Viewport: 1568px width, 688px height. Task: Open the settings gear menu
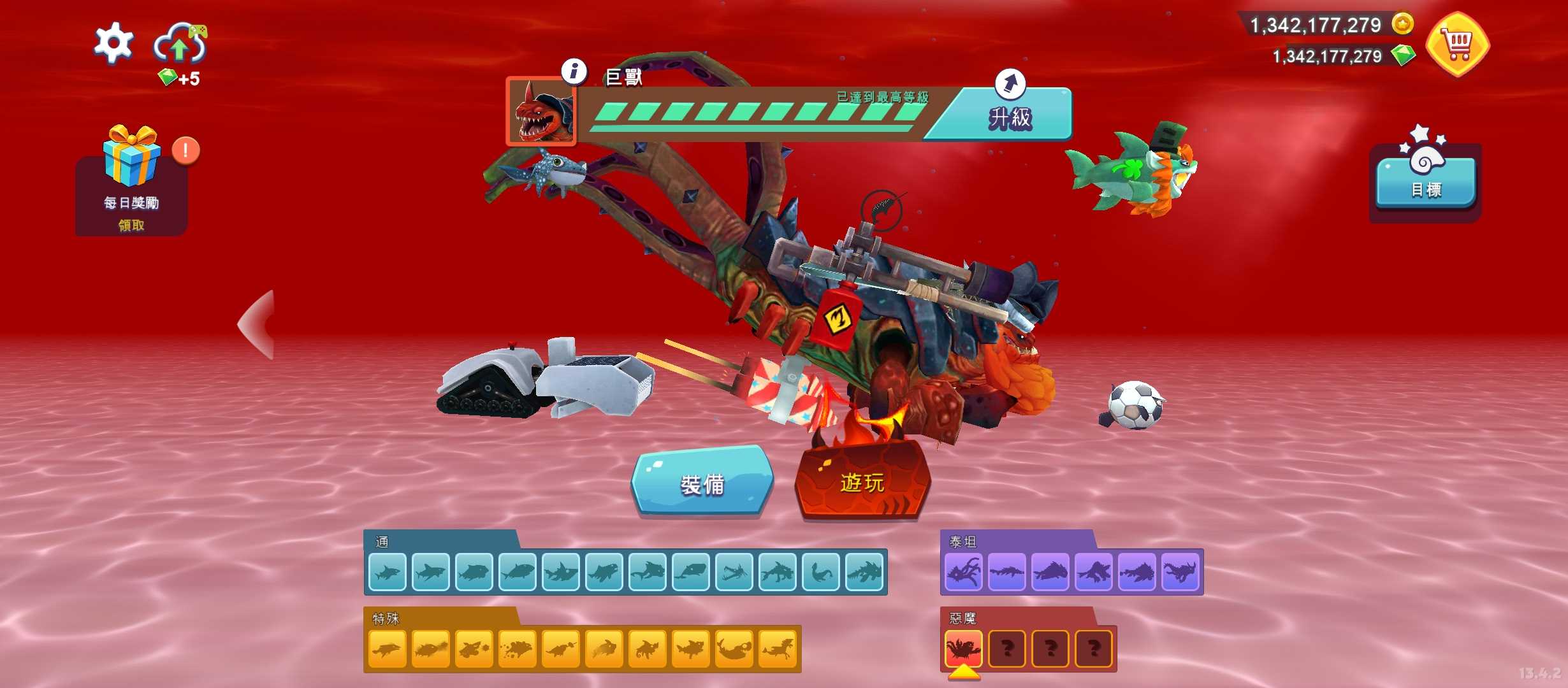click(x=113, y=43)
